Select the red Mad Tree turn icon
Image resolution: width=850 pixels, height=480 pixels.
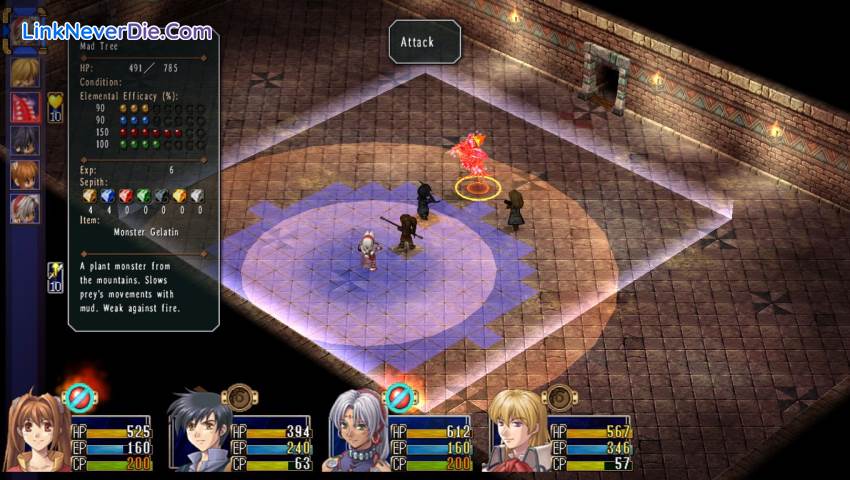point(25,107)
